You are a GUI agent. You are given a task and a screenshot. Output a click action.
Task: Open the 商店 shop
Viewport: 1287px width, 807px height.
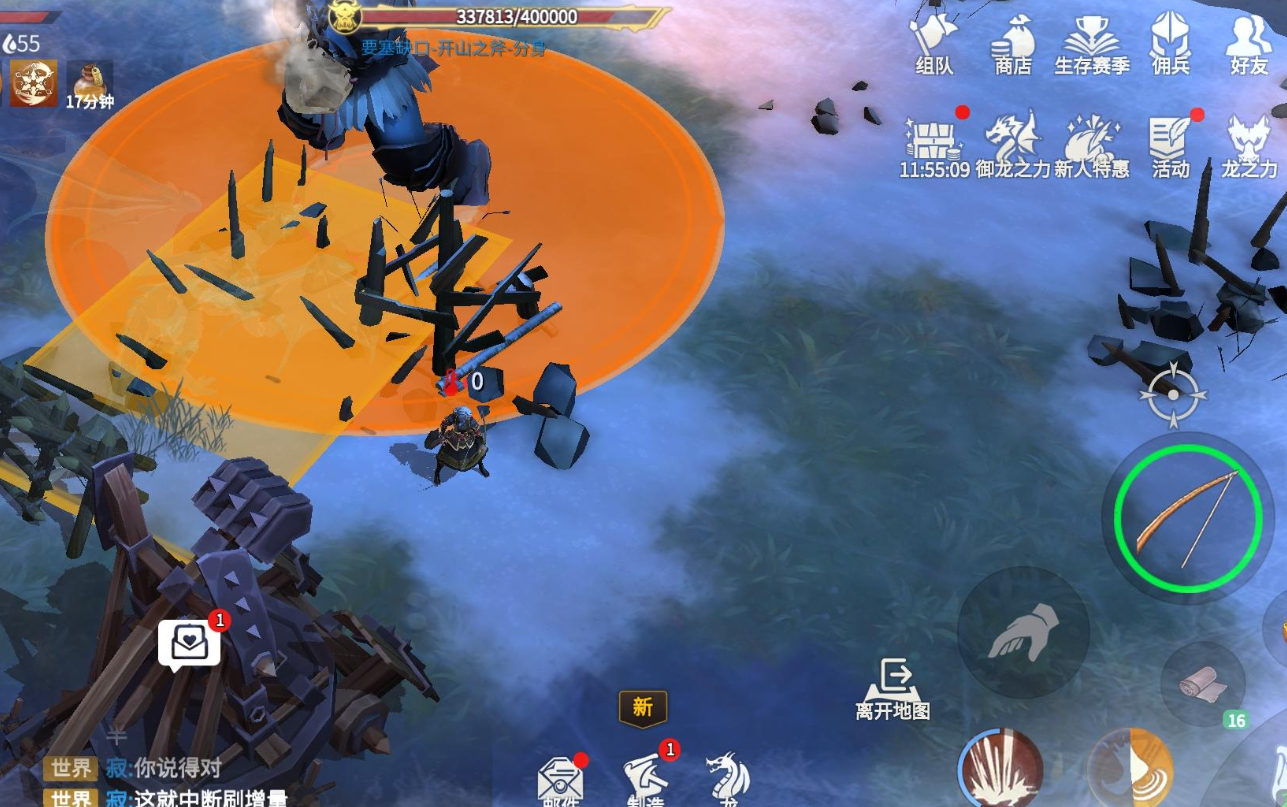[x=1012, y=43]
